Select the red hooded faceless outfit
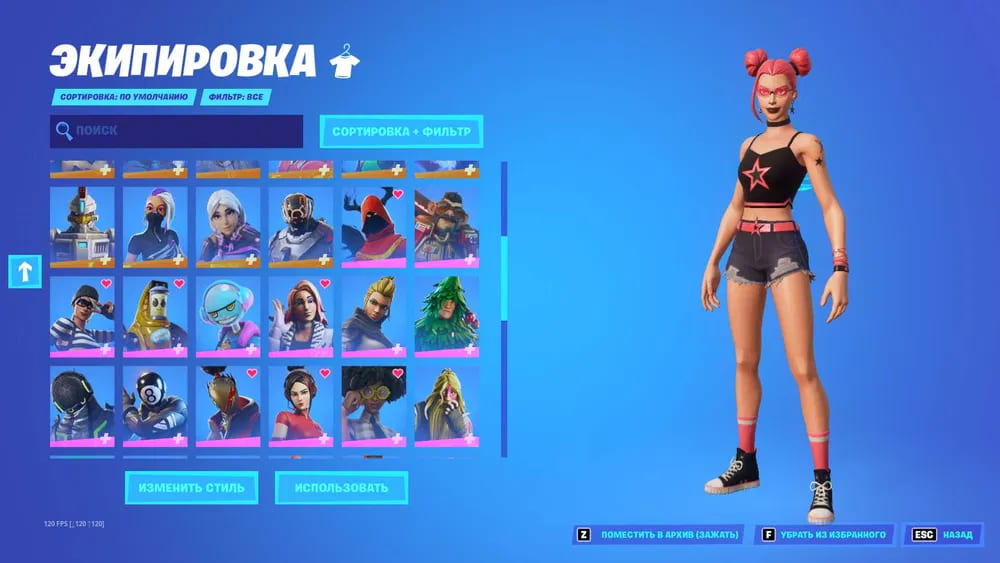The height and width of the screenshot is (563, 1000). [374, 227]
